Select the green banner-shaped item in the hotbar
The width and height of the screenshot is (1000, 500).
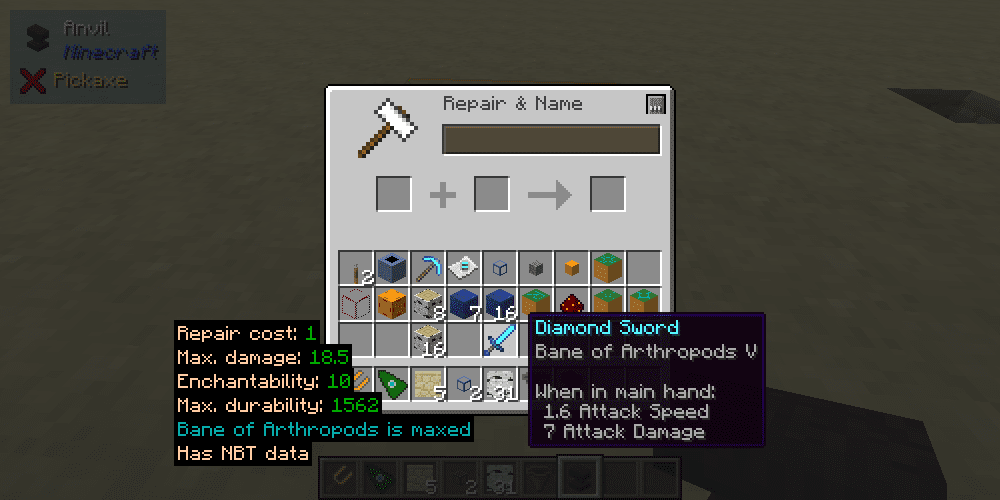[391, 383]
